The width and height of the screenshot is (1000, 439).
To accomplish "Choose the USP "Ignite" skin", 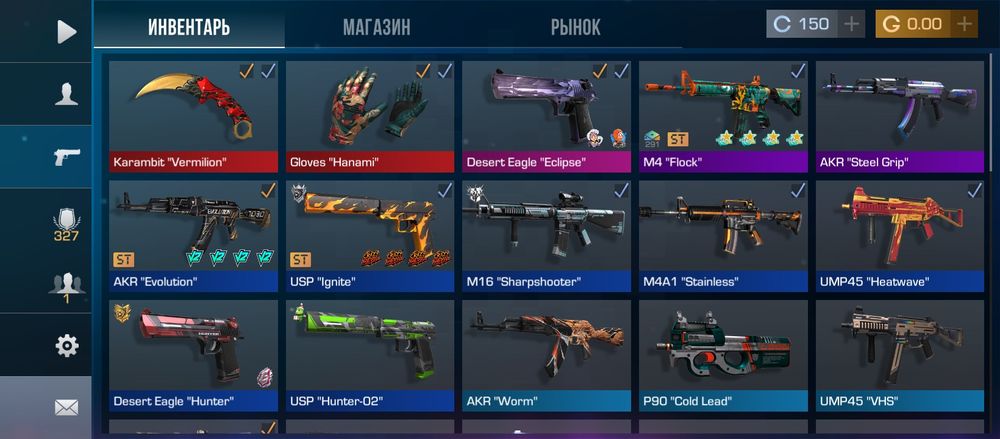I will click(370, 235).
